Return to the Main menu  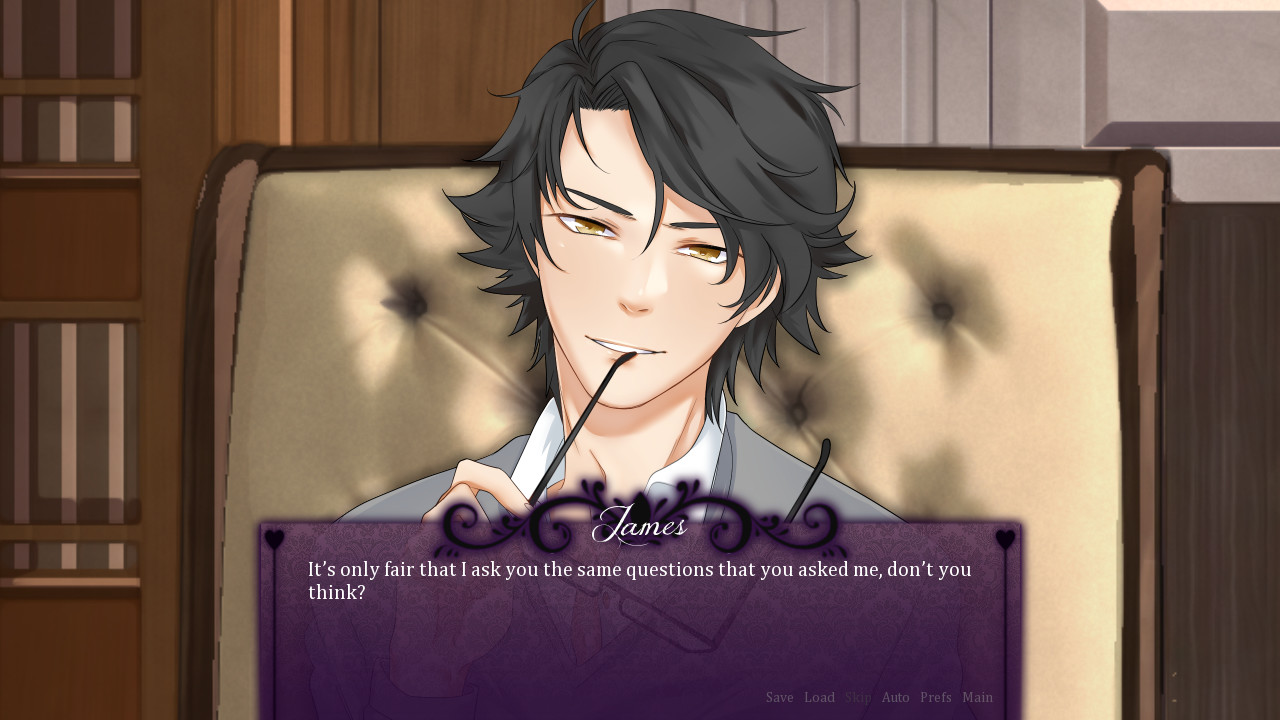(x=977, y=697)
